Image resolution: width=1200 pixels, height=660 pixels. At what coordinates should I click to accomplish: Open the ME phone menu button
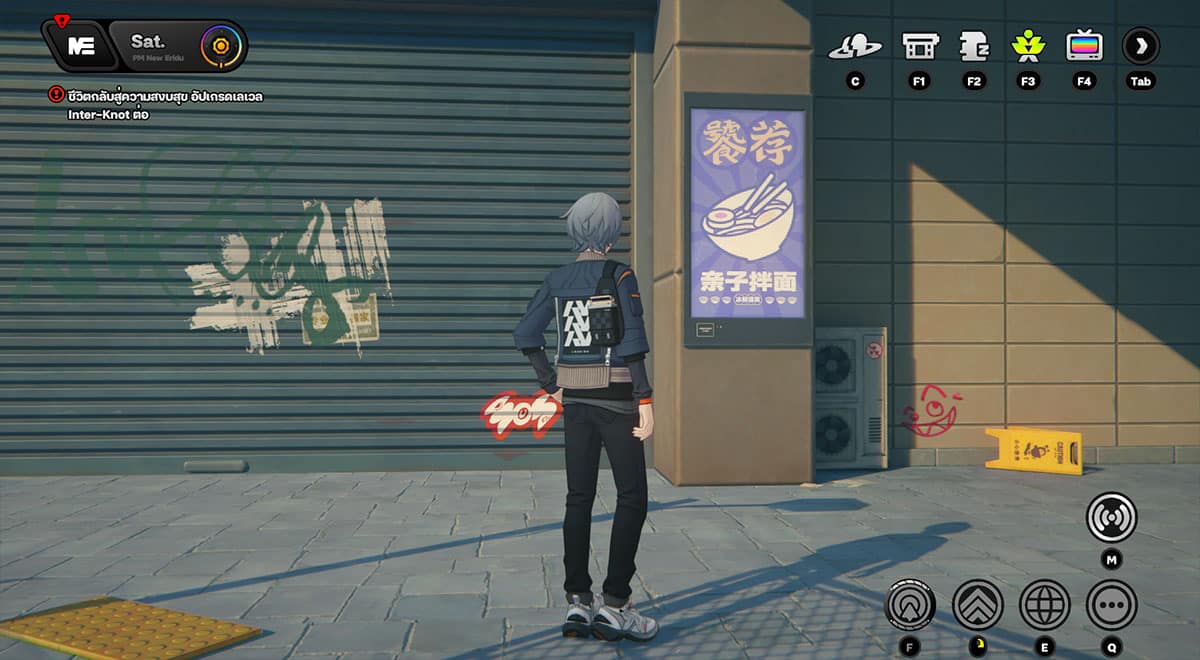(80, 46)
